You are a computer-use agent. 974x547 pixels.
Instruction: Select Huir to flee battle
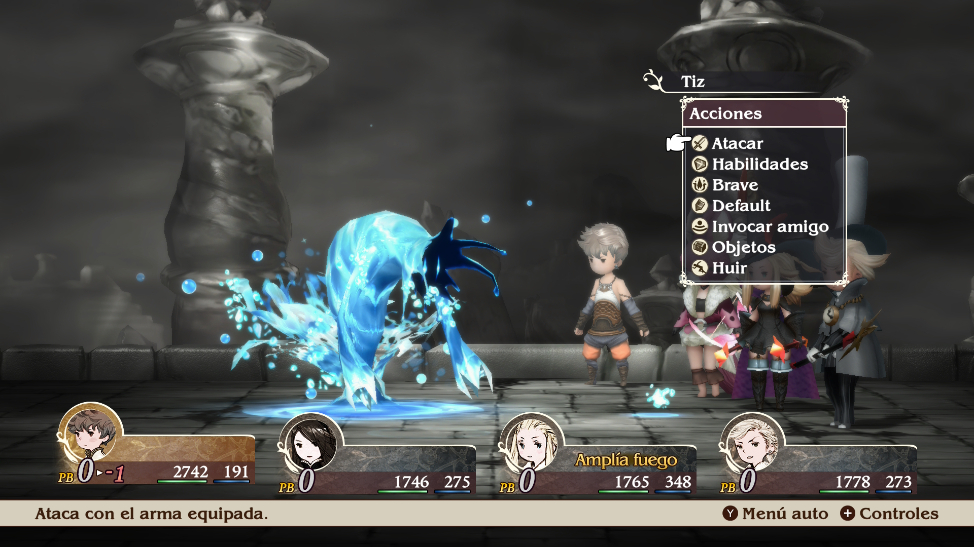(729, 268)
